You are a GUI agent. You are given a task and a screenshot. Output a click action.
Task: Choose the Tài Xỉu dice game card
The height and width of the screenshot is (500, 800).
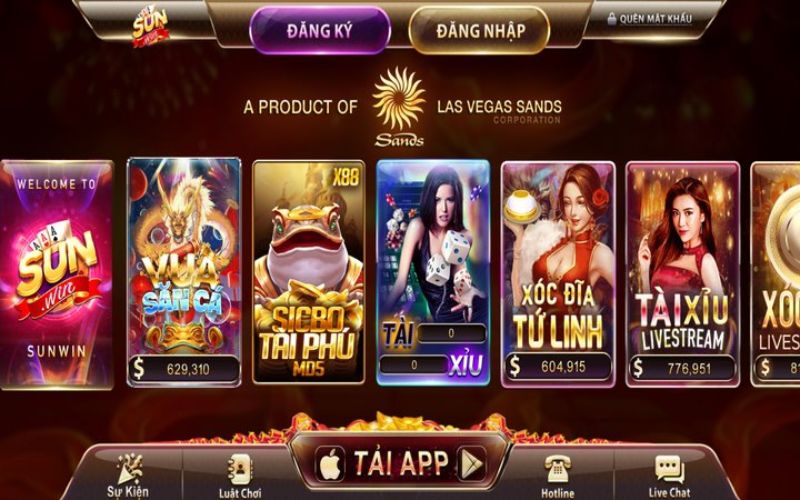tap(433, 272)
